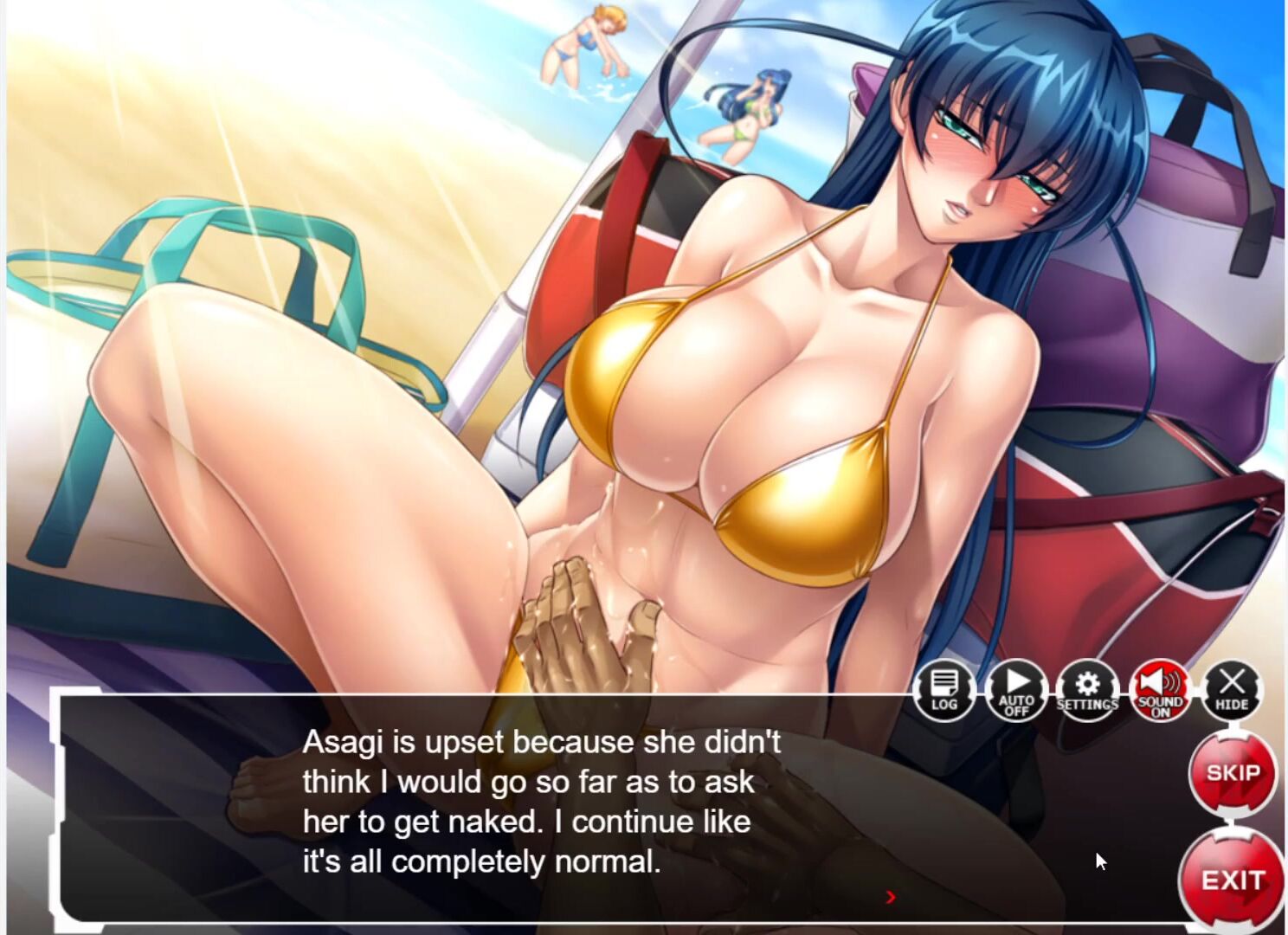
Task: Hide the dialogue box with Hide
Action: point(1232,691)
